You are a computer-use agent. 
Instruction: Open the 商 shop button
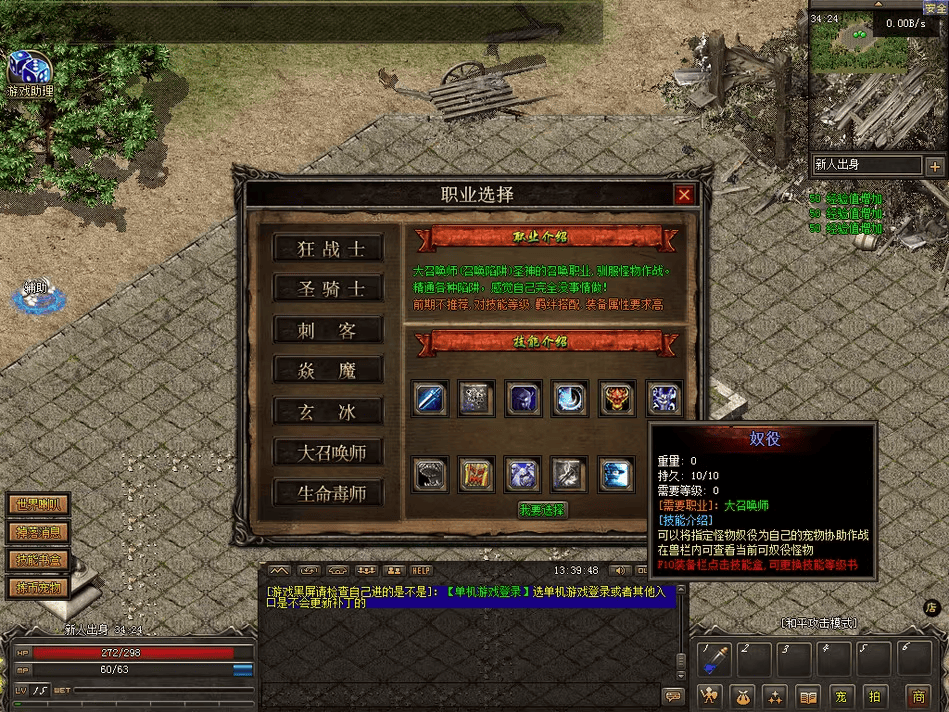pyautogui.click(x=917, y=696)
